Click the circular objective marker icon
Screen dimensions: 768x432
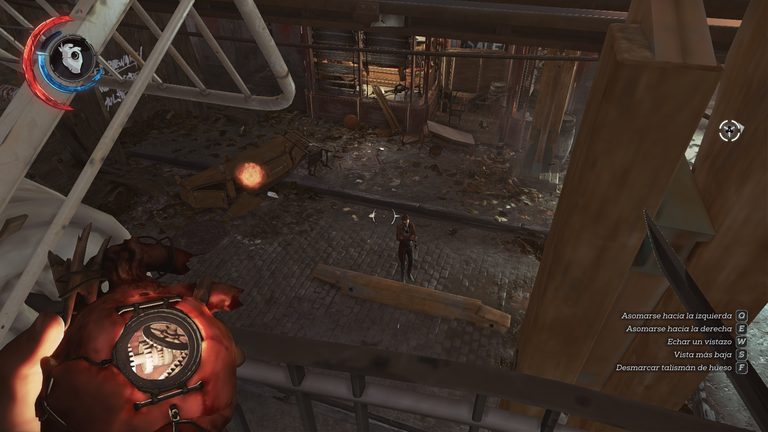730,130
